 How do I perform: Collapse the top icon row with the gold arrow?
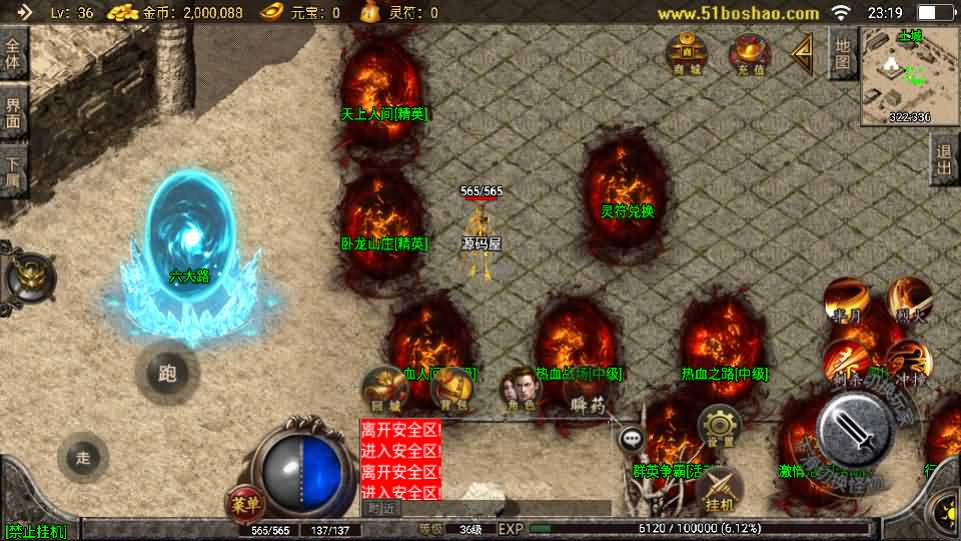pyautogui.click(x=802, y=55)
